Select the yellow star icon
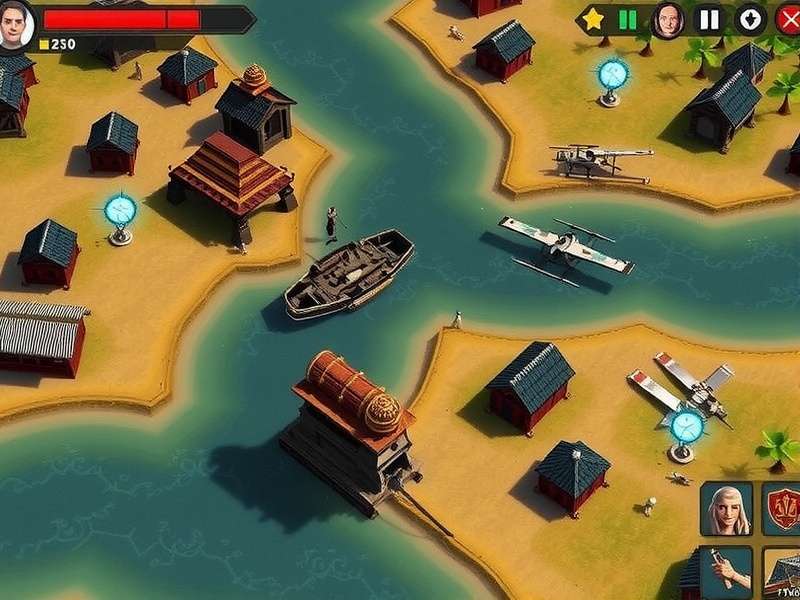Screen dimensions: 800x600 593,19
